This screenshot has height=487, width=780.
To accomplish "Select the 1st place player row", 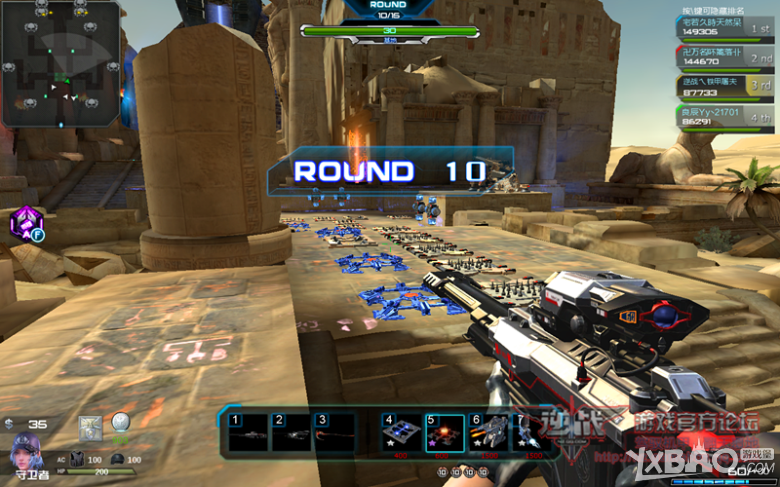I will pyautogui.click(x=727, y=26).
